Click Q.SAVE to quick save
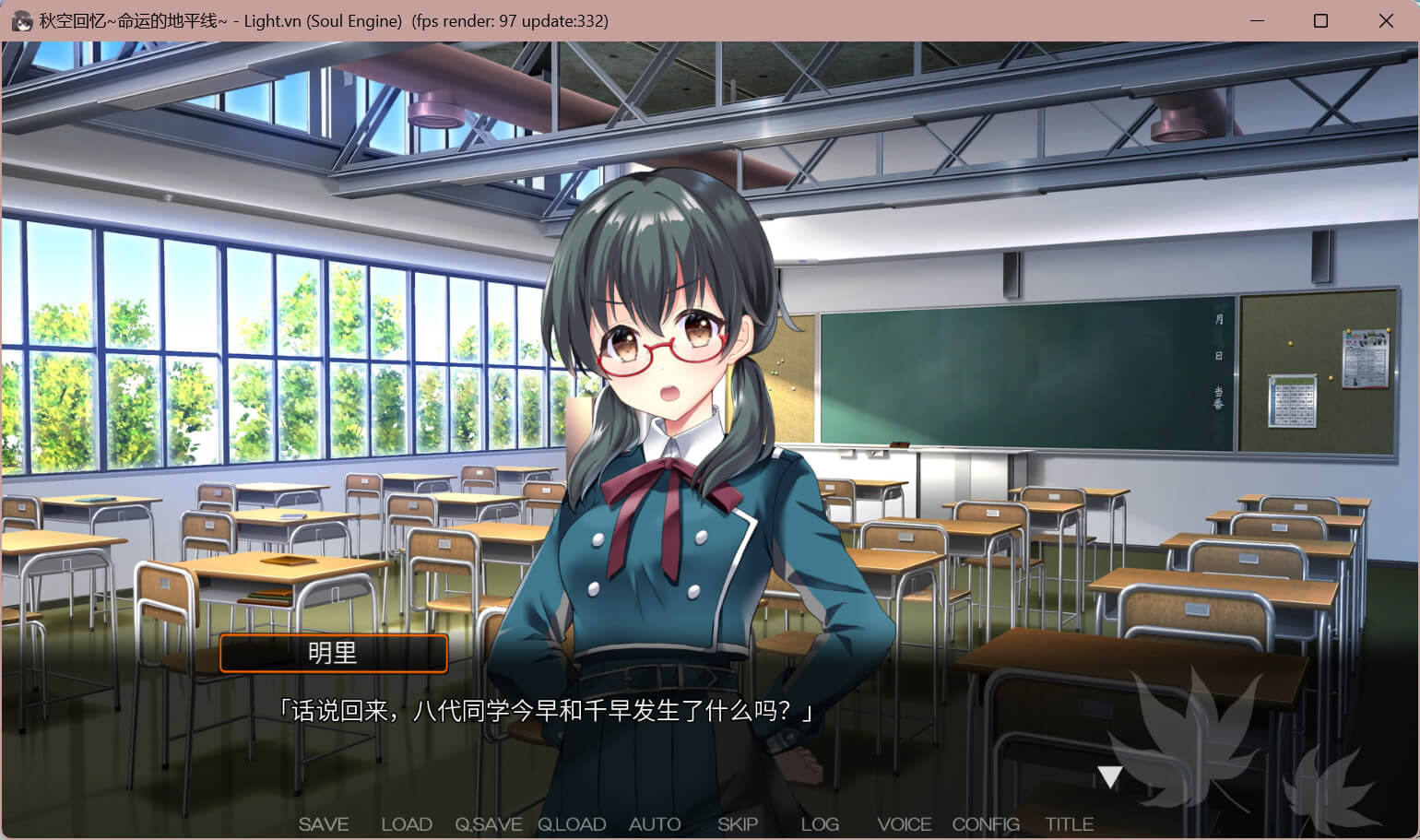This screenshot has width=1420, height=840. click(x=489, y=824)
